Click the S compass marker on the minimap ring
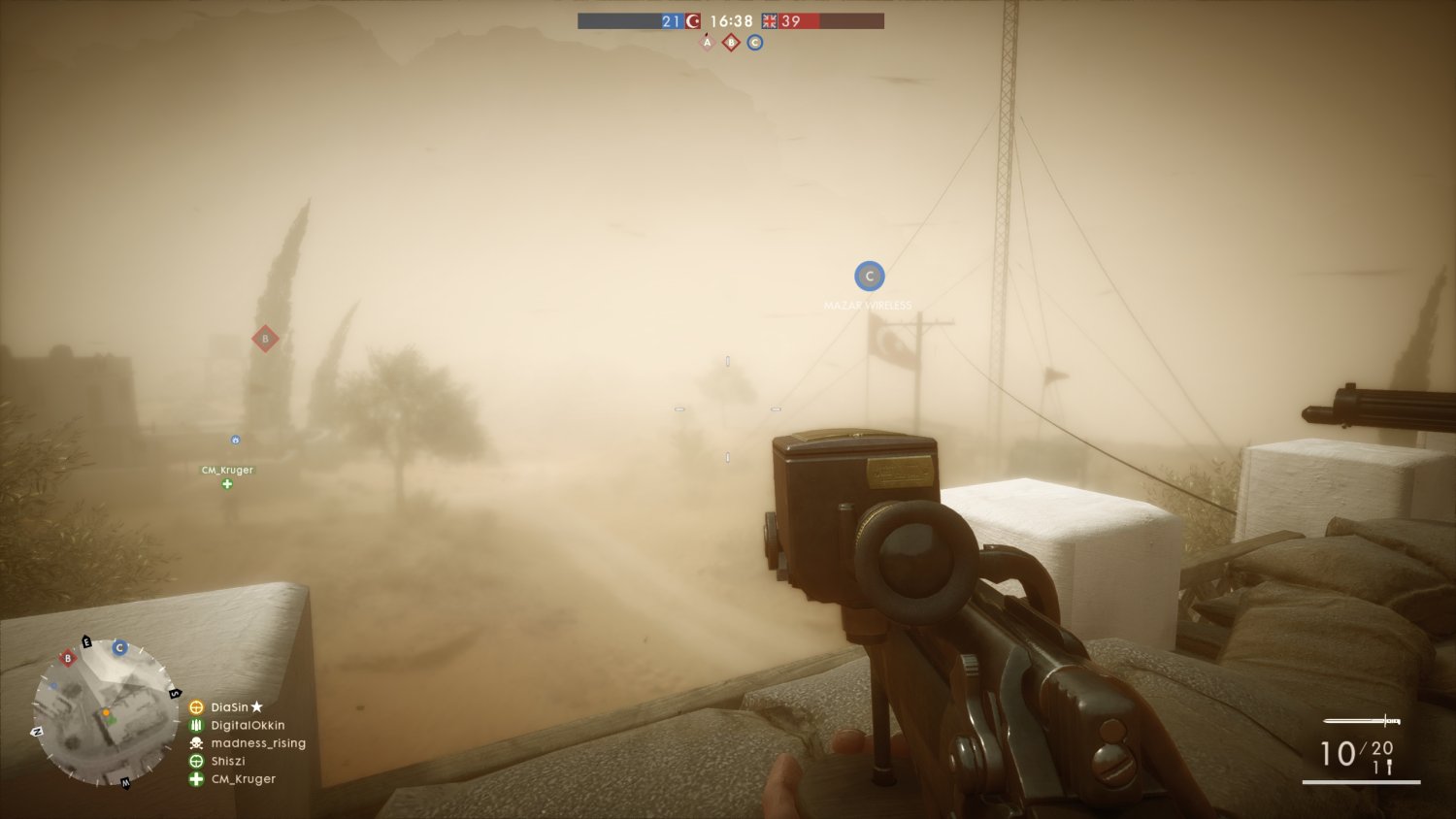The width and height of the screenshot is (1456, 819). [175, 693]
